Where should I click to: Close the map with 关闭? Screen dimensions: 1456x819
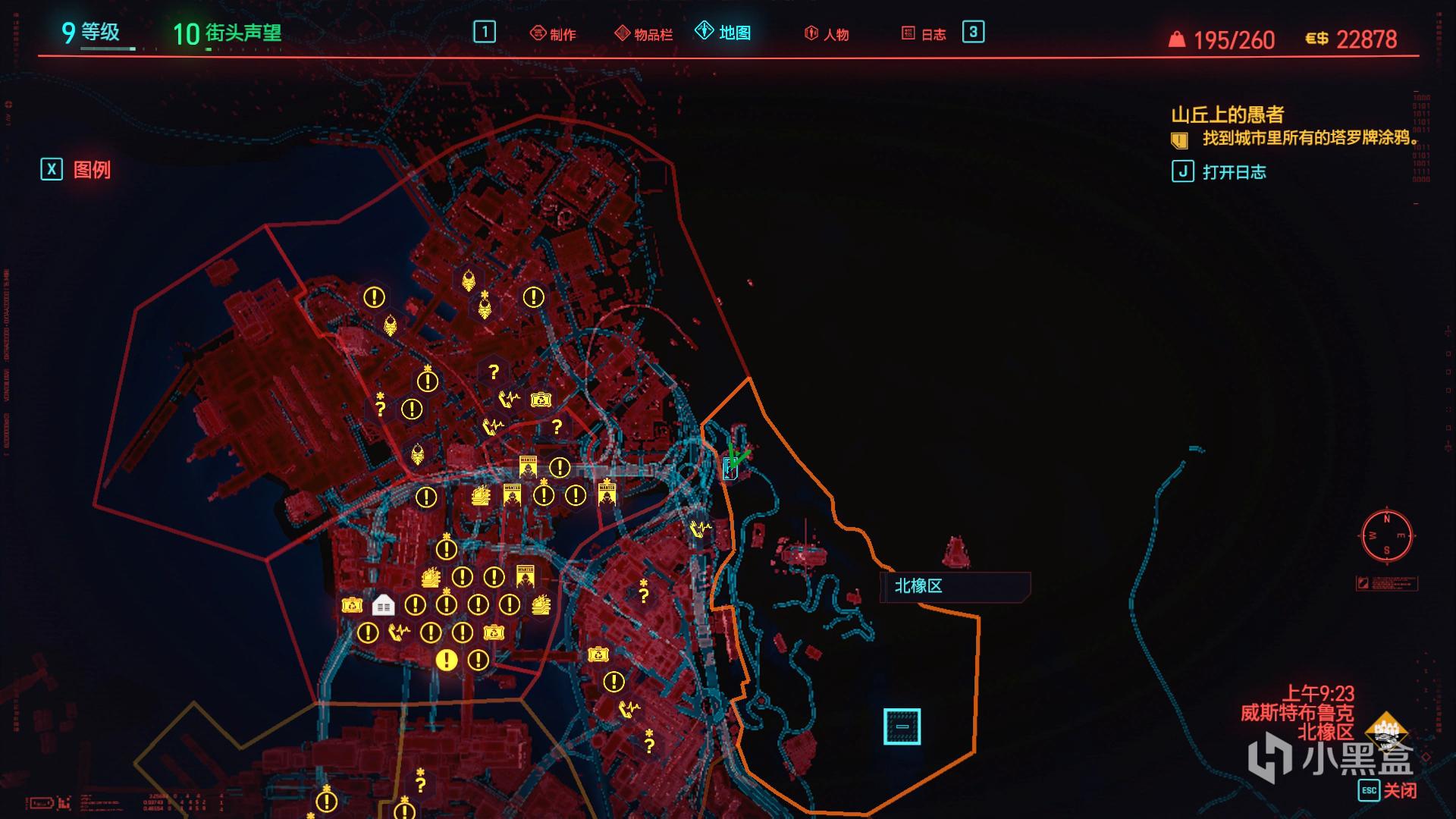coord(1388,790)
